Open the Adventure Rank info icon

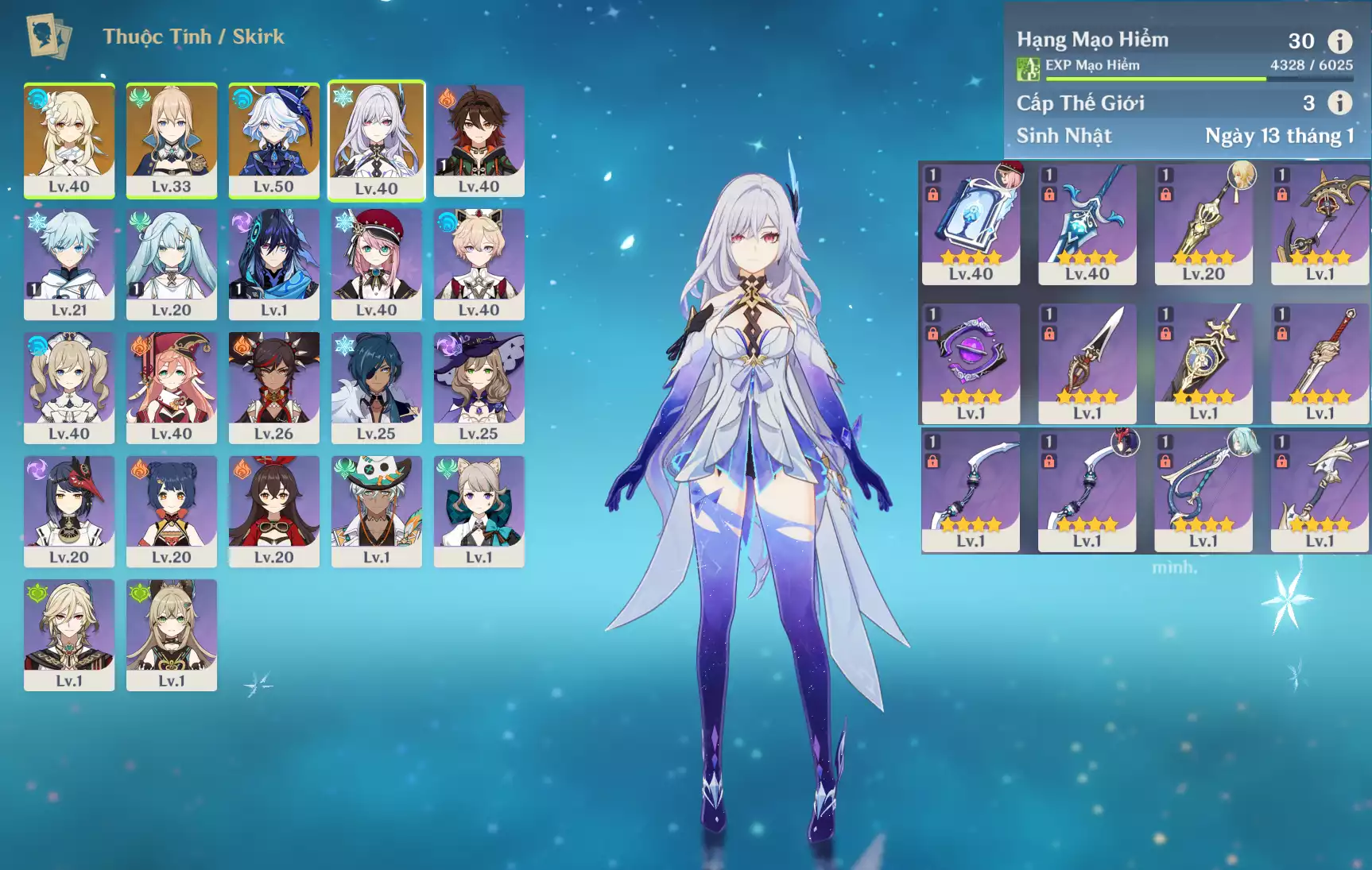pyautogui.click(x=1340, y=41)
